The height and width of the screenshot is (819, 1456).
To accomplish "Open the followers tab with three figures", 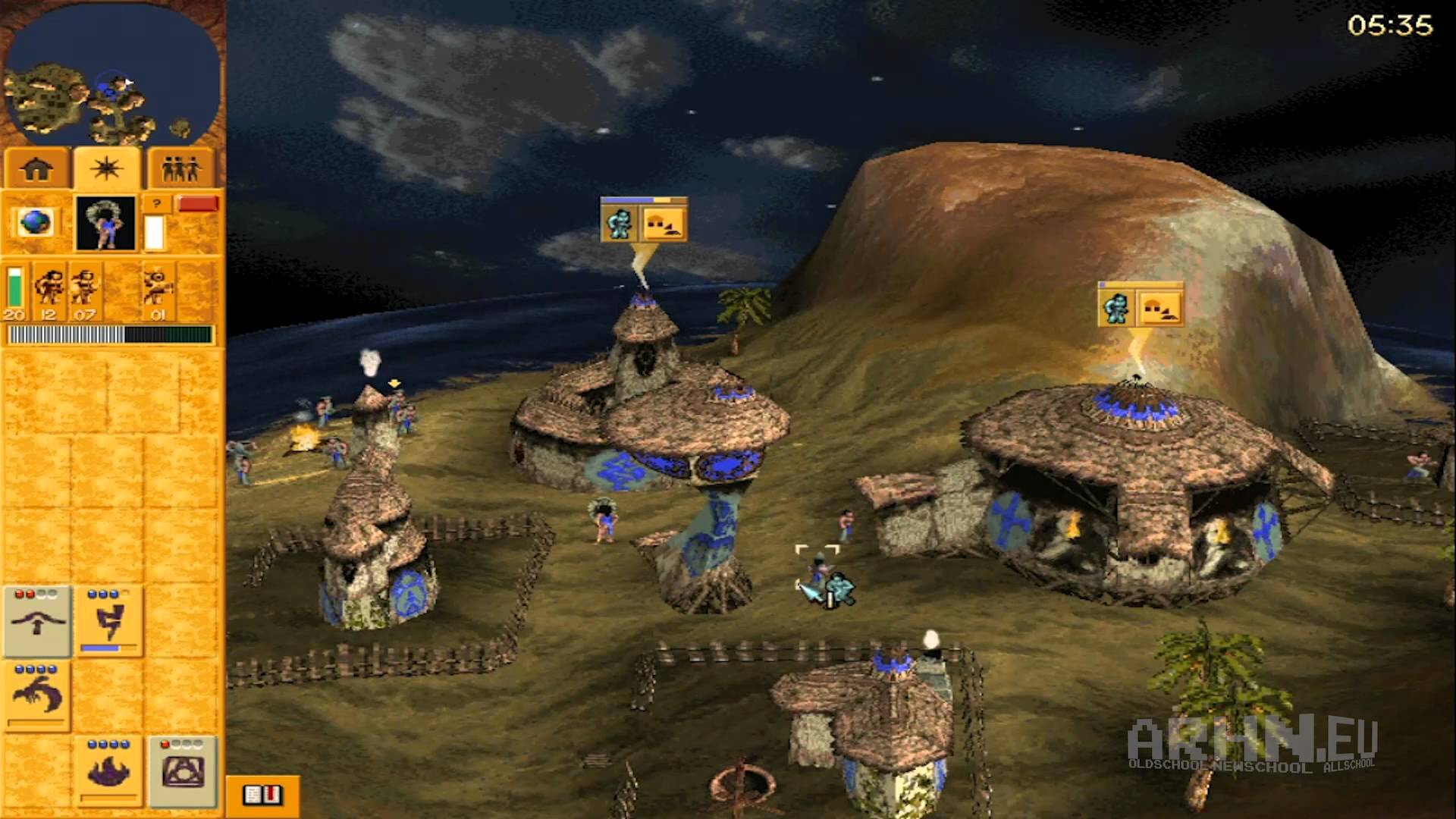I will [180, 169].
